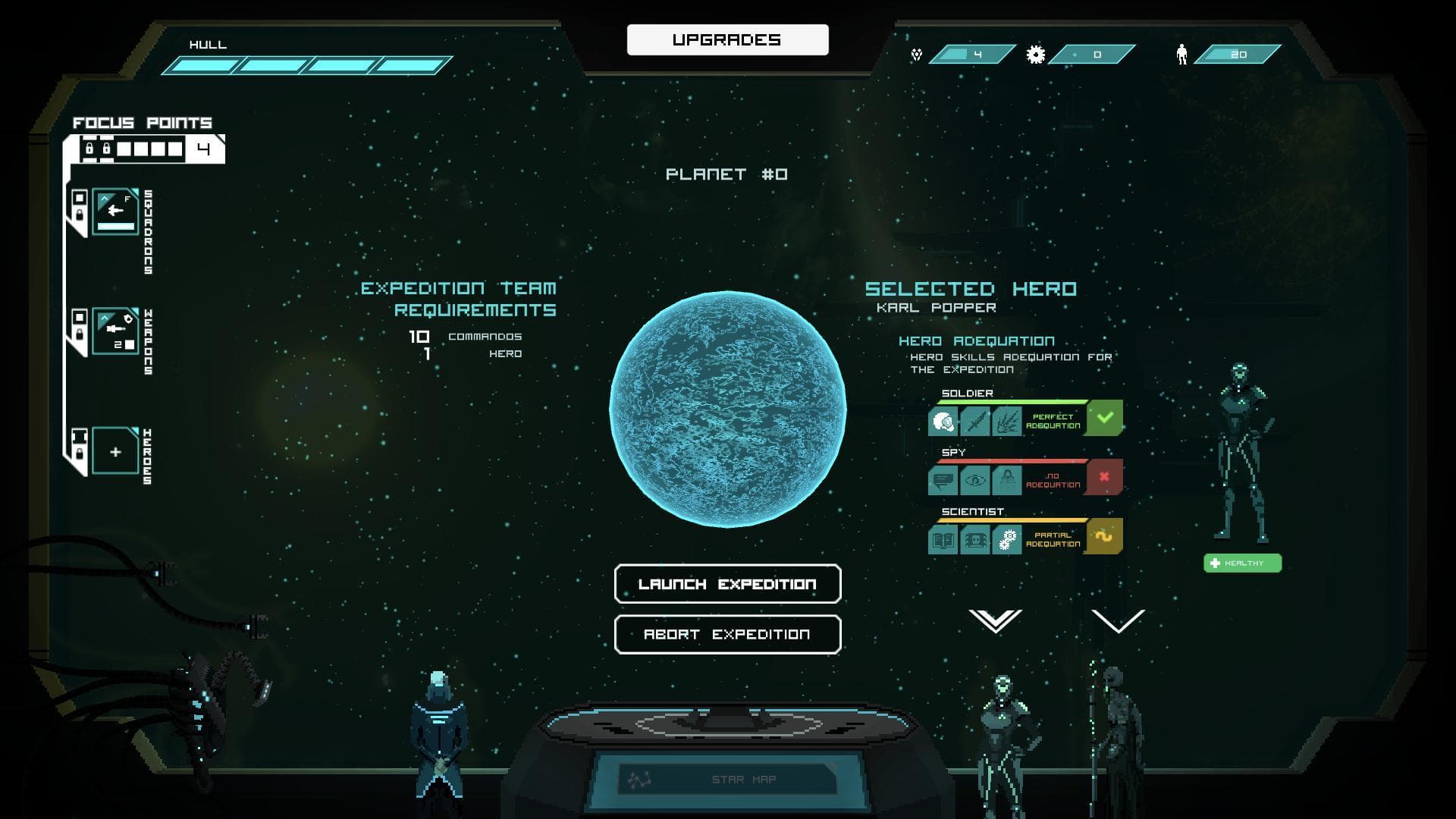
Task: Open the Upgrades panel
Action: point(727,39)
